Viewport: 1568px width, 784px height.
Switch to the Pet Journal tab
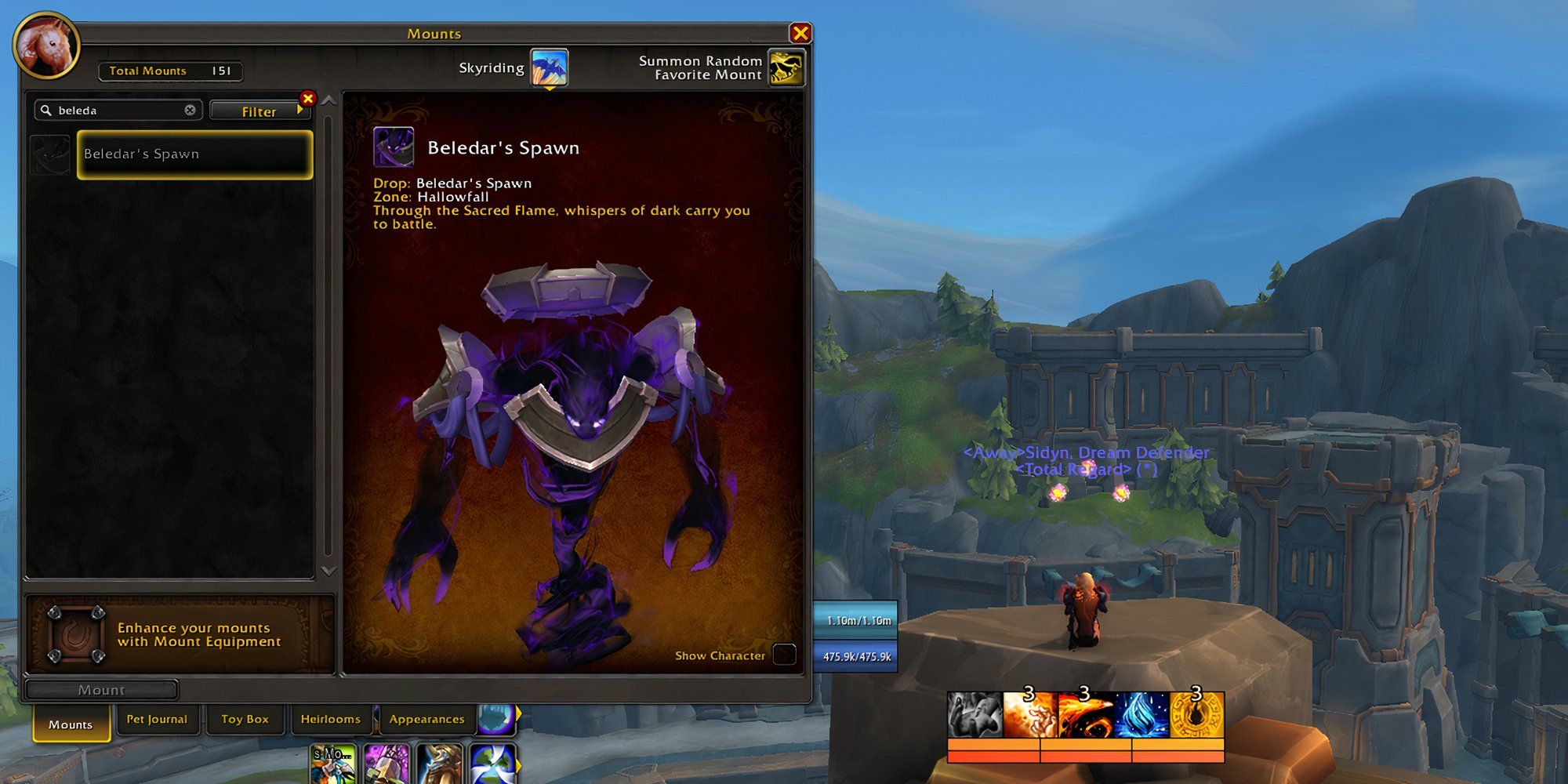(x=158, y=719)
